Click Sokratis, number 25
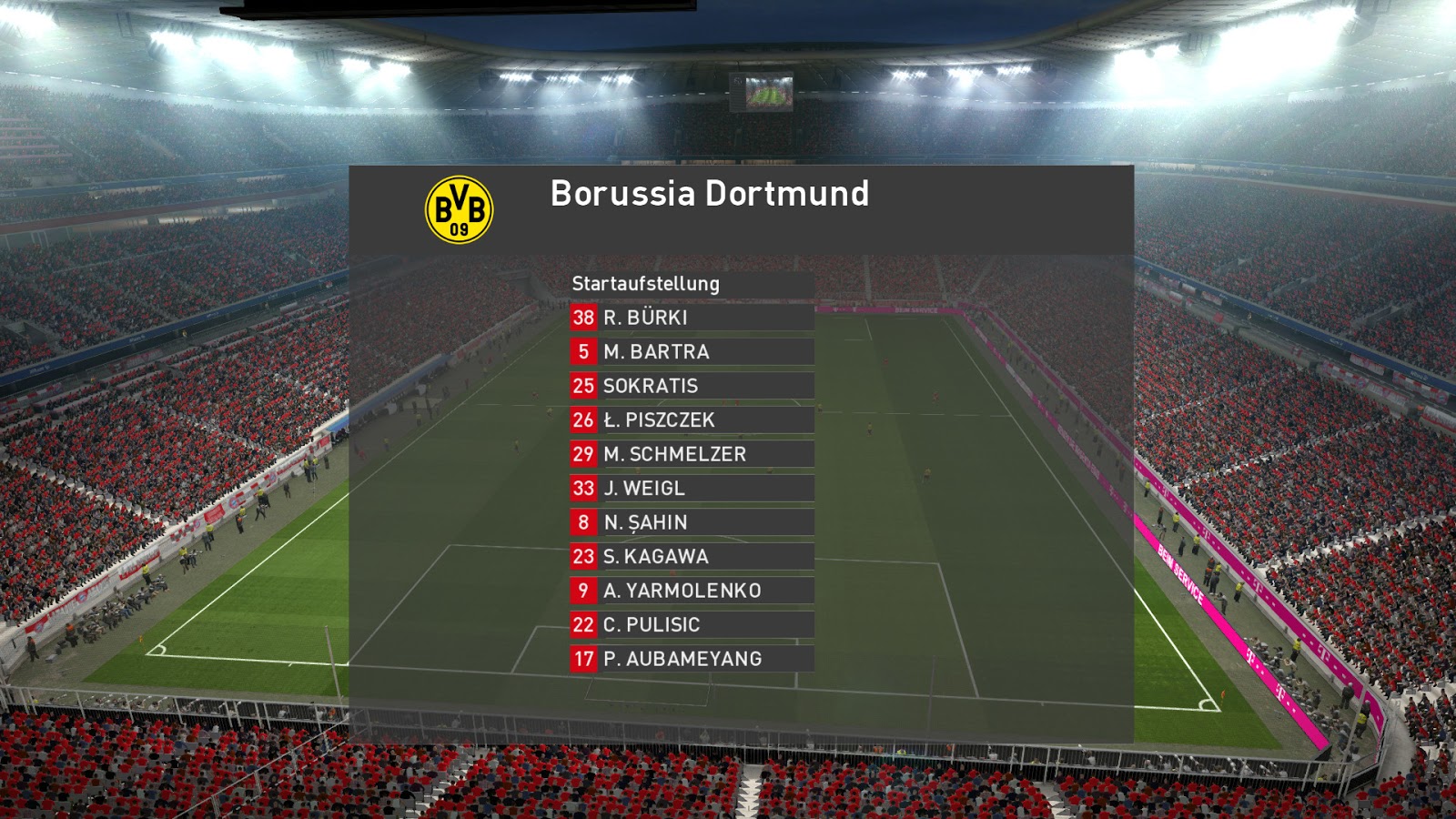The width and height of the screenshot is (1456, 819). 692,386
